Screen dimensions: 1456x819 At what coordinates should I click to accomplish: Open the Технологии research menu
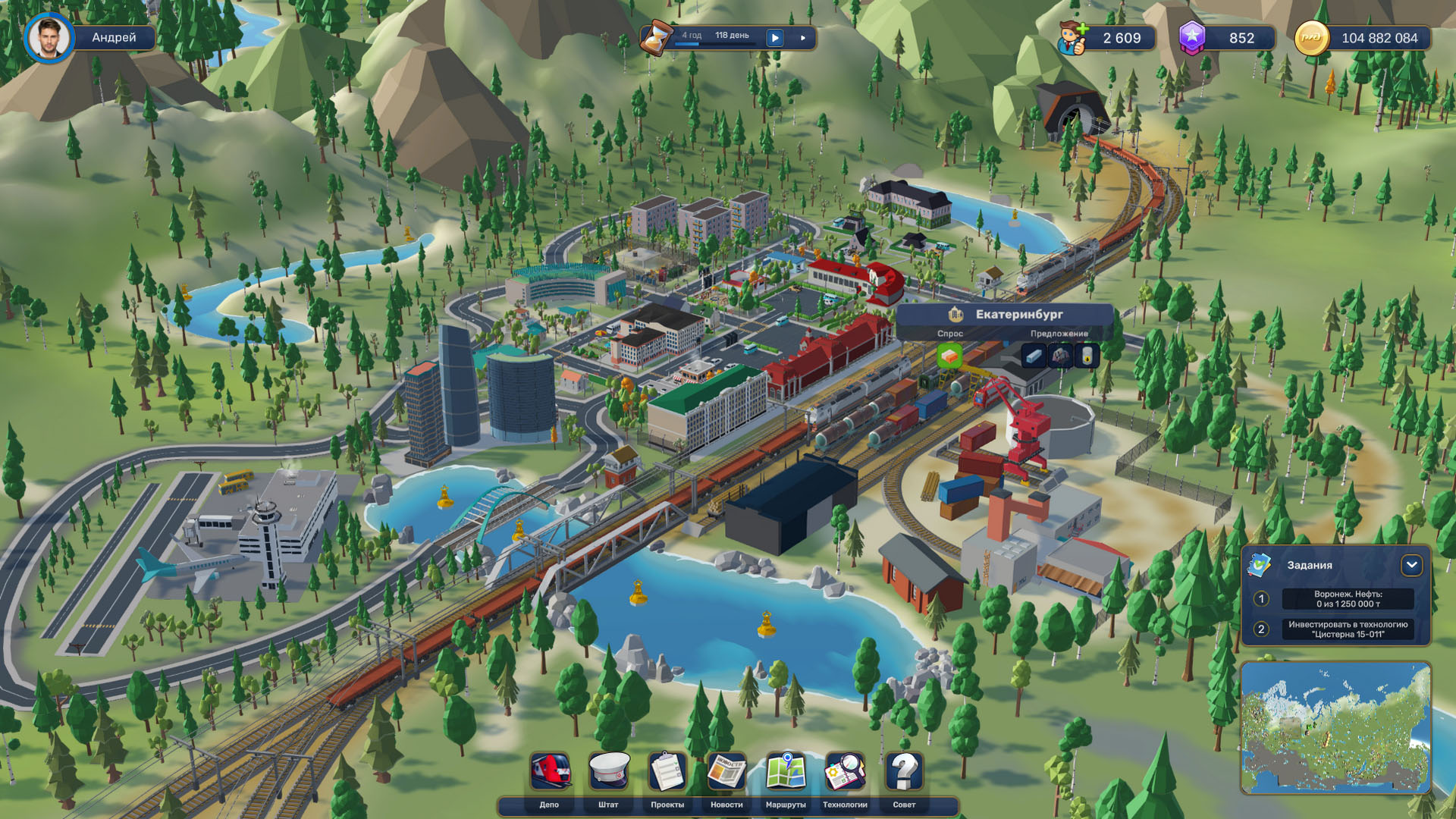tap(845, 773)
